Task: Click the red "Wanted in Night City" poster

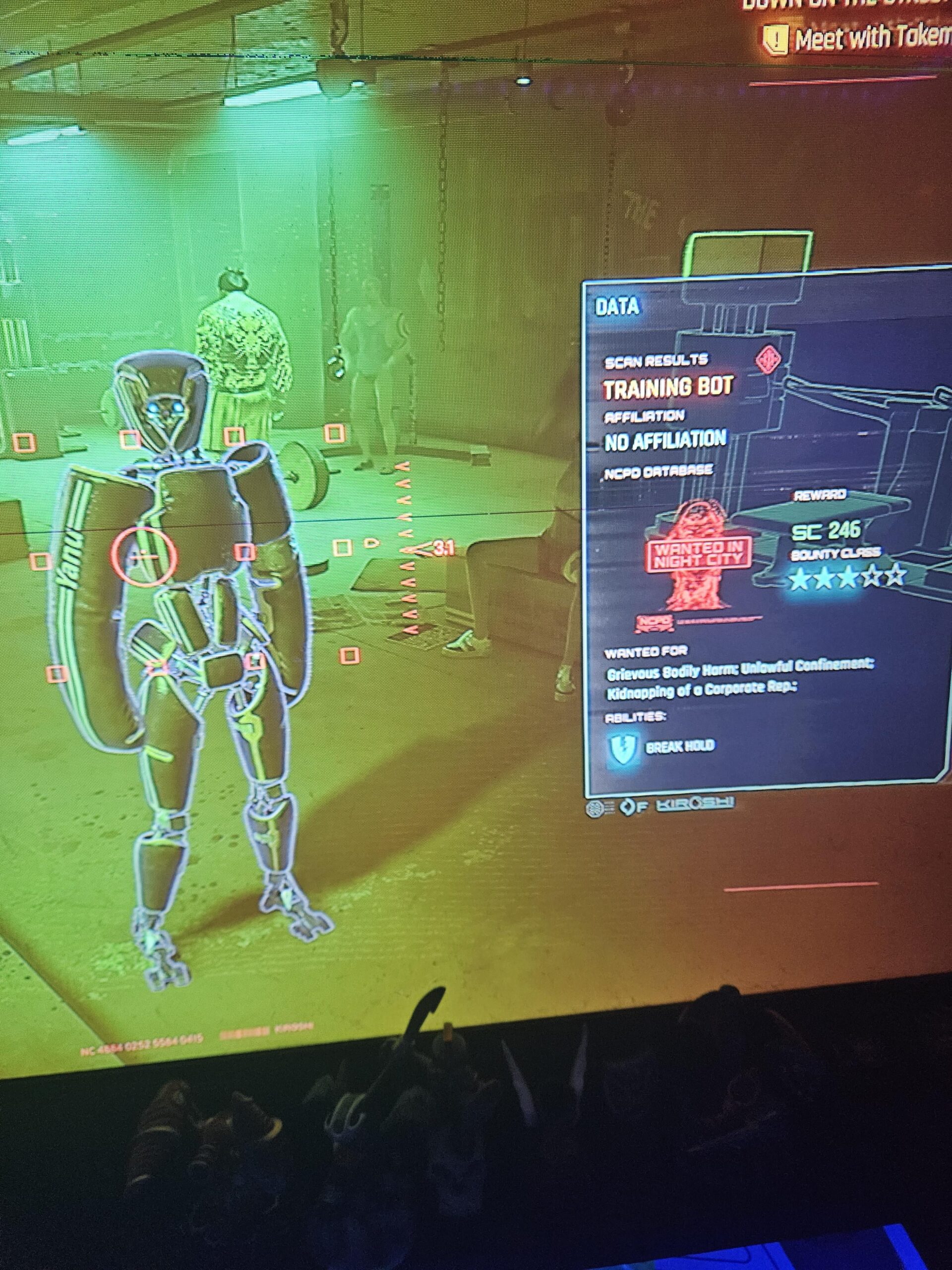Action: click(x=698, y=555)
